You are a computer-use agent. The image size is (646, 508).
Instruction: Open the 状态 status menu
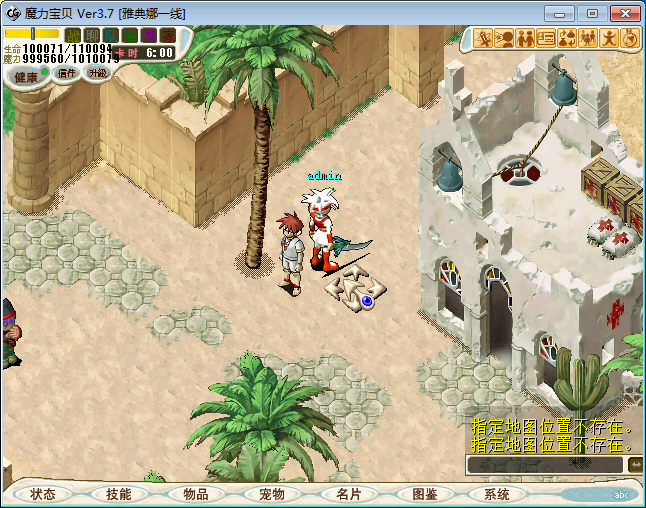(43, 494)
